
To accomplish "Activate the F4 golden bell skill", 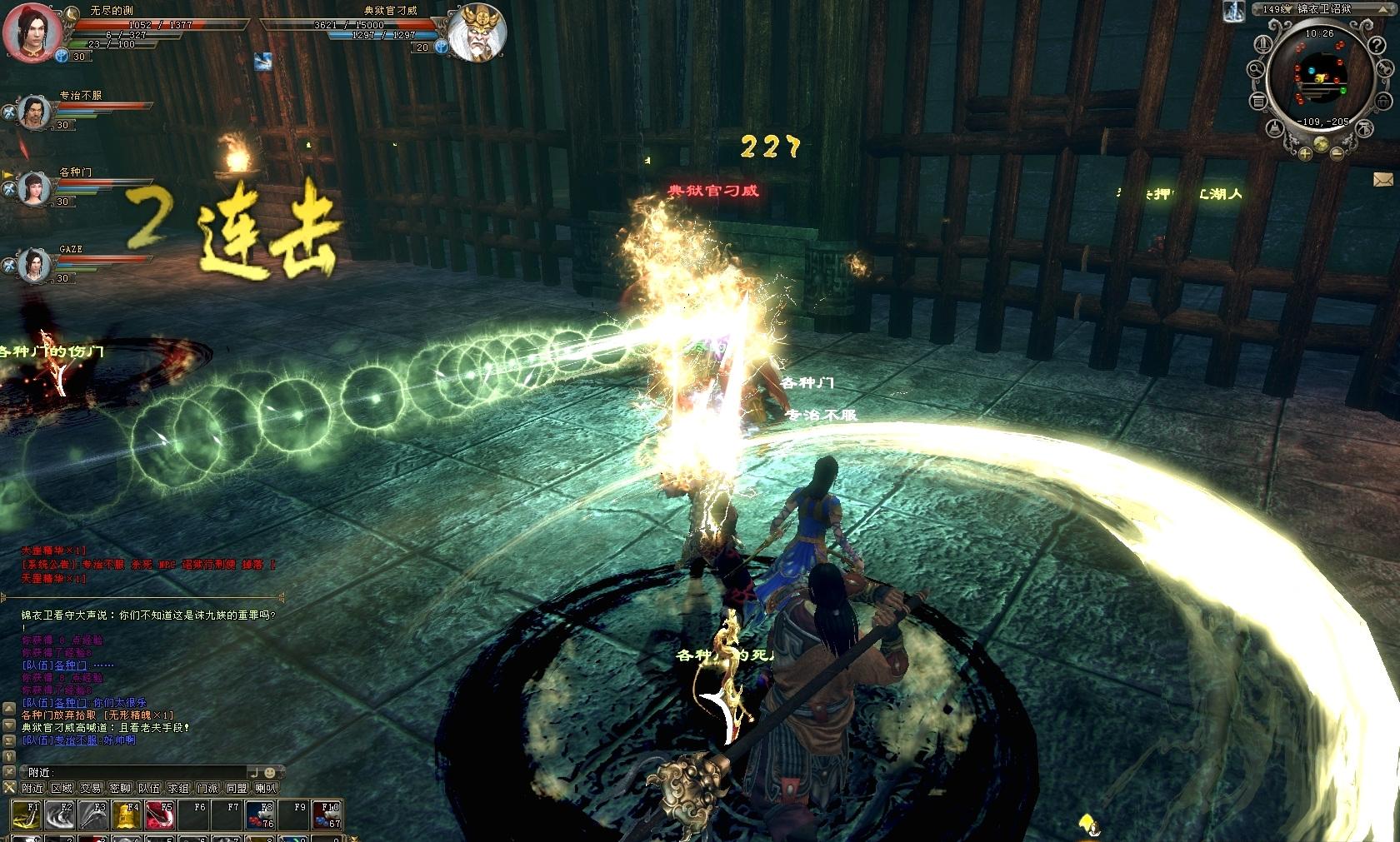I will pos(126,815).
